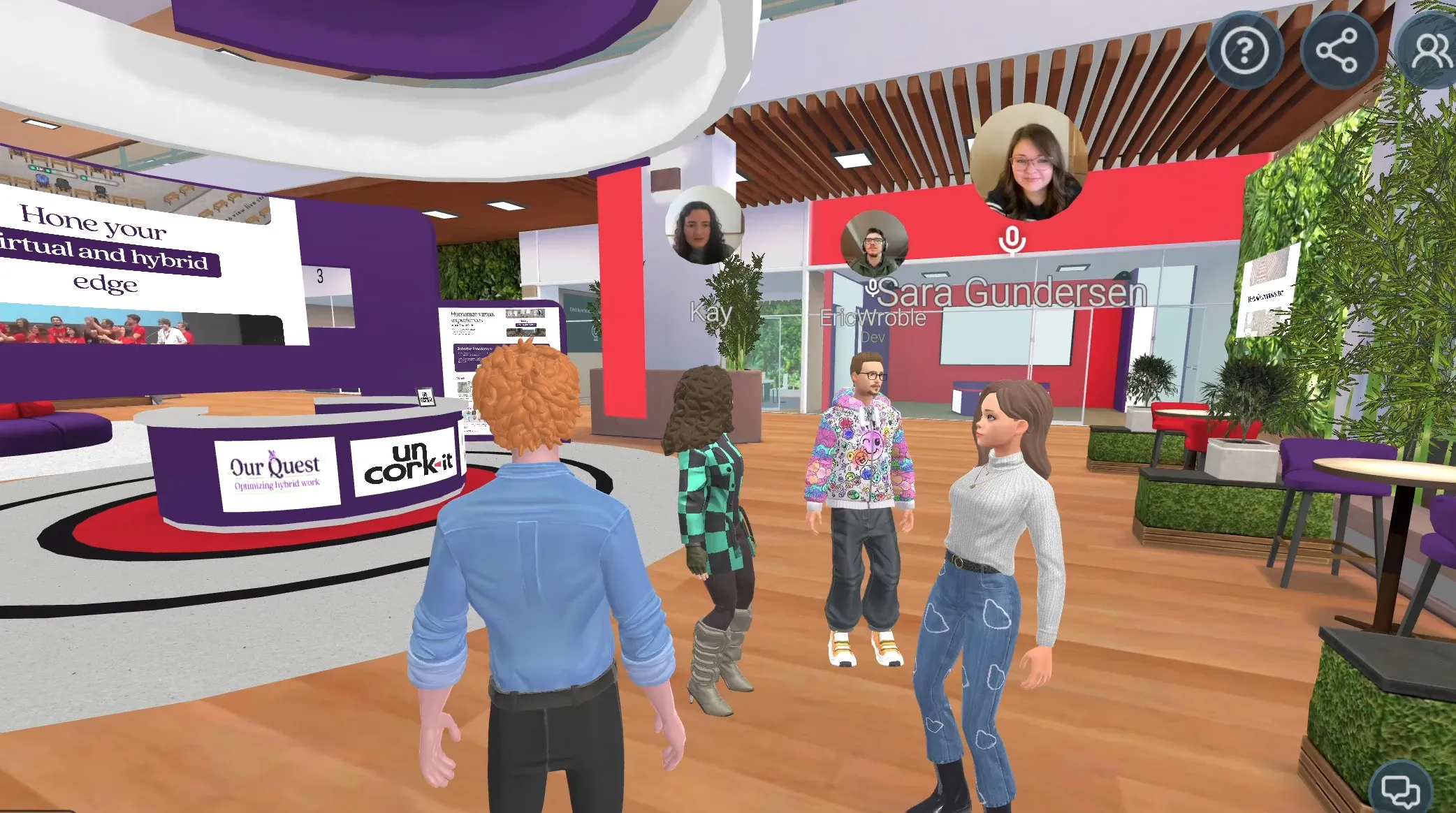Expand Sara Gundersen's name label
1456x813 pixels.
(x=1014, y=293)
